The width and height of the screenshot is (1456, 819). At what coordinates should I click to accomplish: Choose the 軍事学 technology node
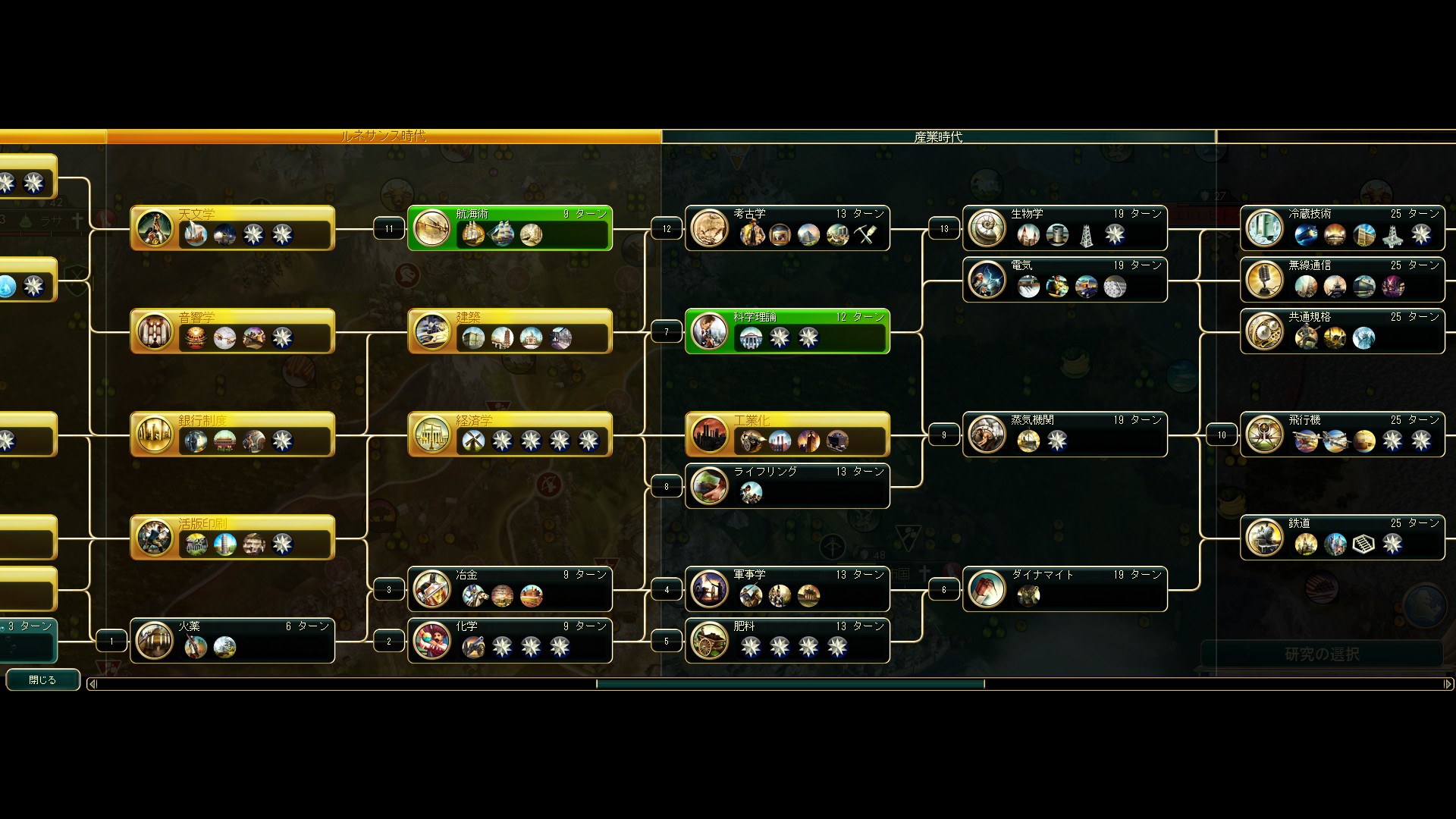tap(787, 588)
